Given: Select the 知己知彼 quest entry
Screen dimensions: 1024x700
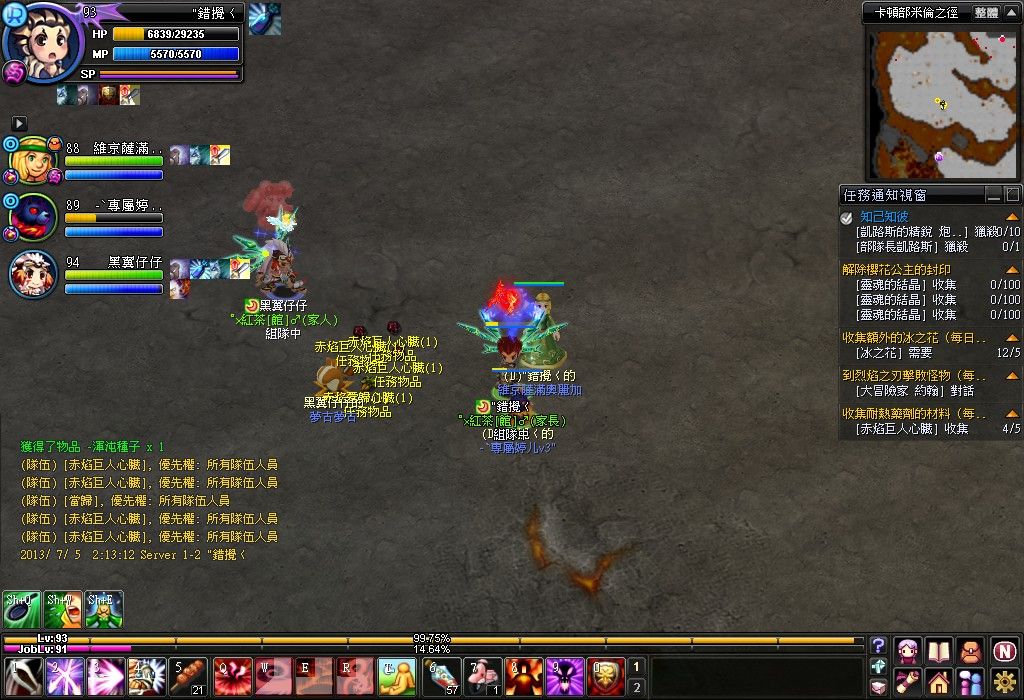Looking at the screenshot, I should click(885, 216).
